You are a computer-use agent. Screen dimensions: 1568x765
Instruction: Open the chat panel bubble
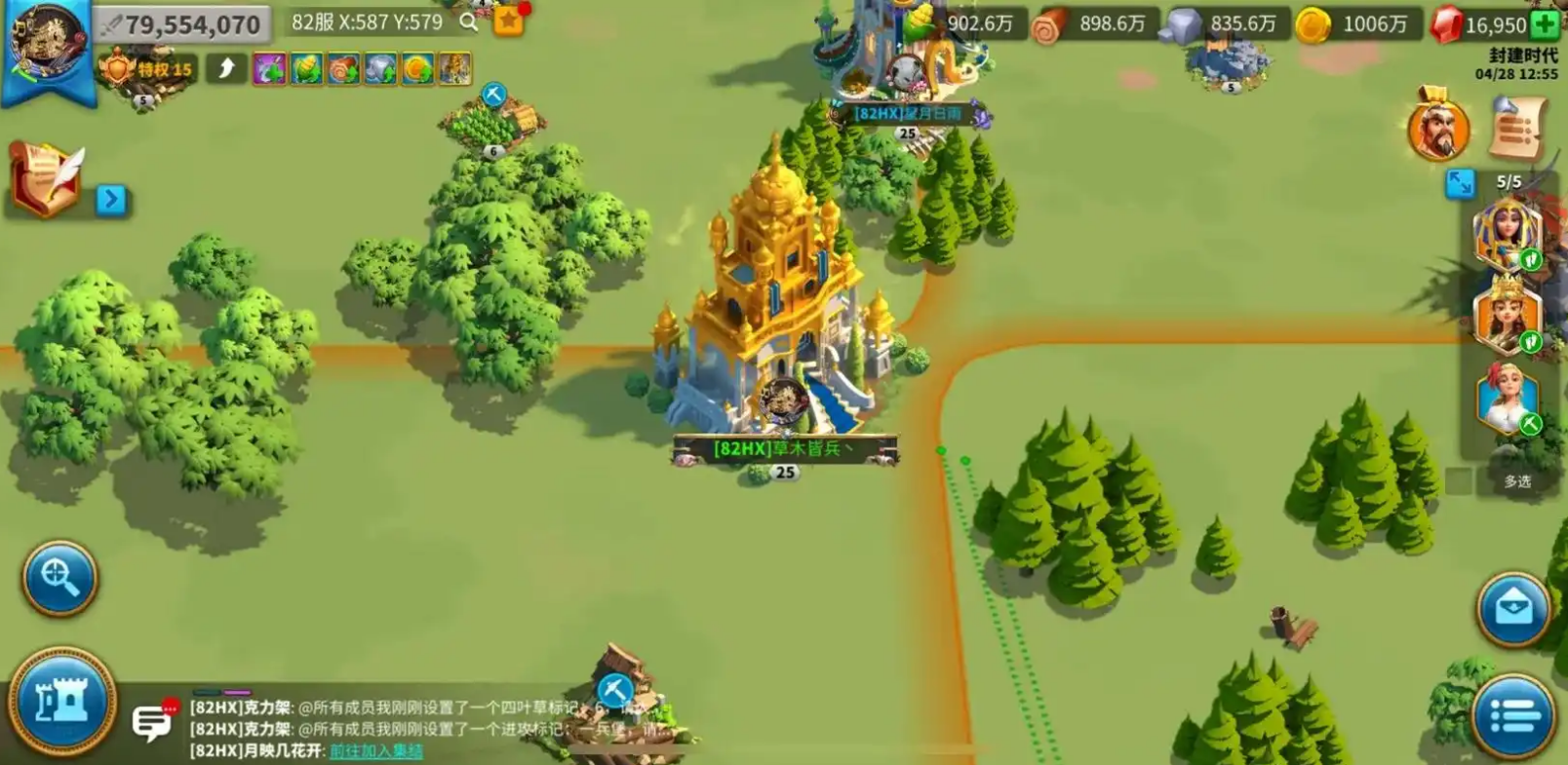[151, 721]
